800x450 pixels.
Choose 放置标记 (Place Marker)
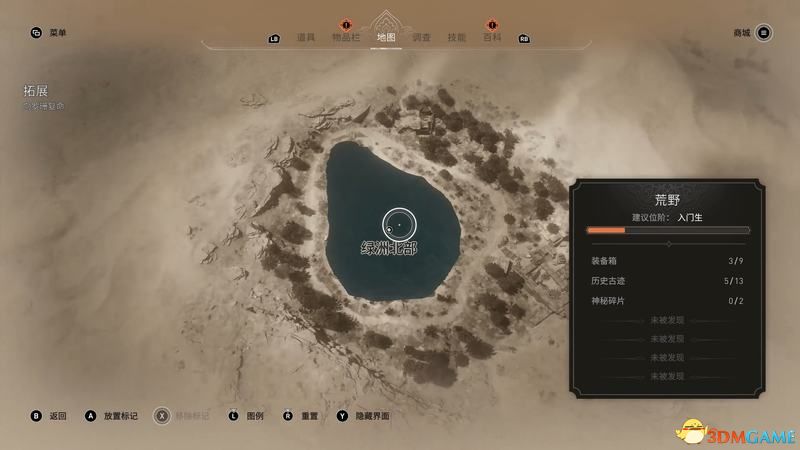click(118, 415)
